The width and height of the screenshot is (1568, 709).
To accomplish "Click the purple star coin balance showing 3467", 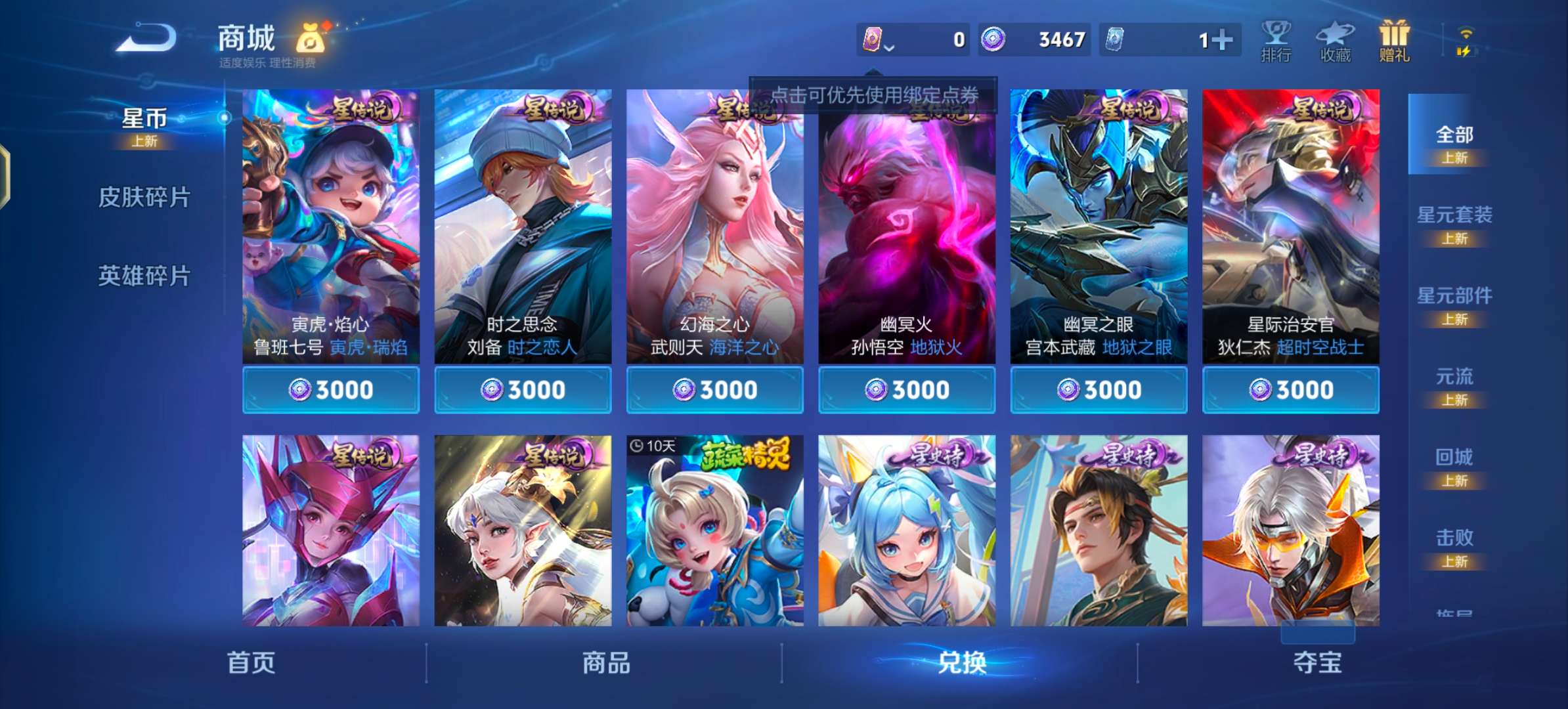I will coord(1037,39).
